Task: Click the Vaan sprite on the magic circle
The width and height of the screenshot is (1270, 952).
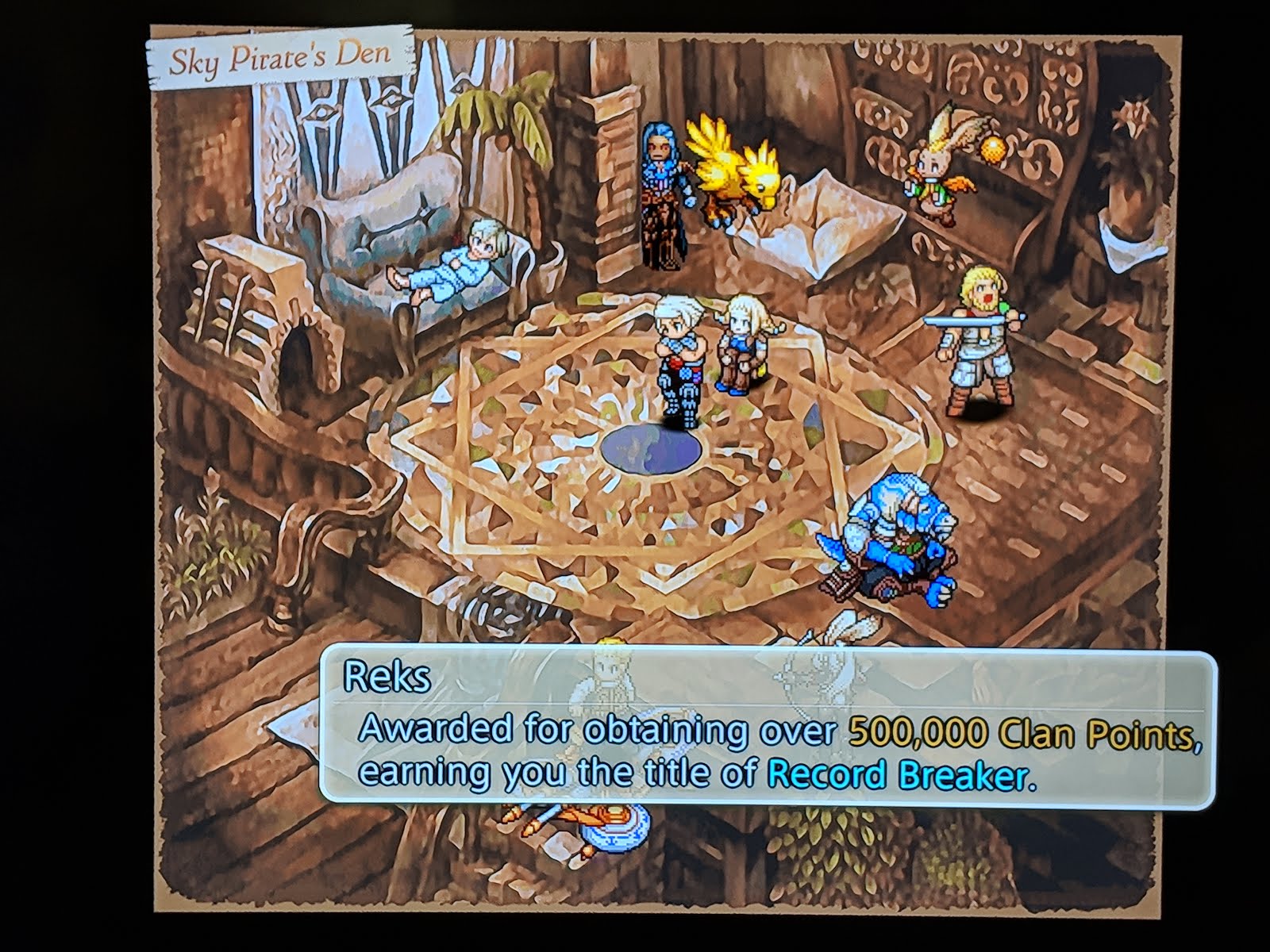Action: point(679,357)
